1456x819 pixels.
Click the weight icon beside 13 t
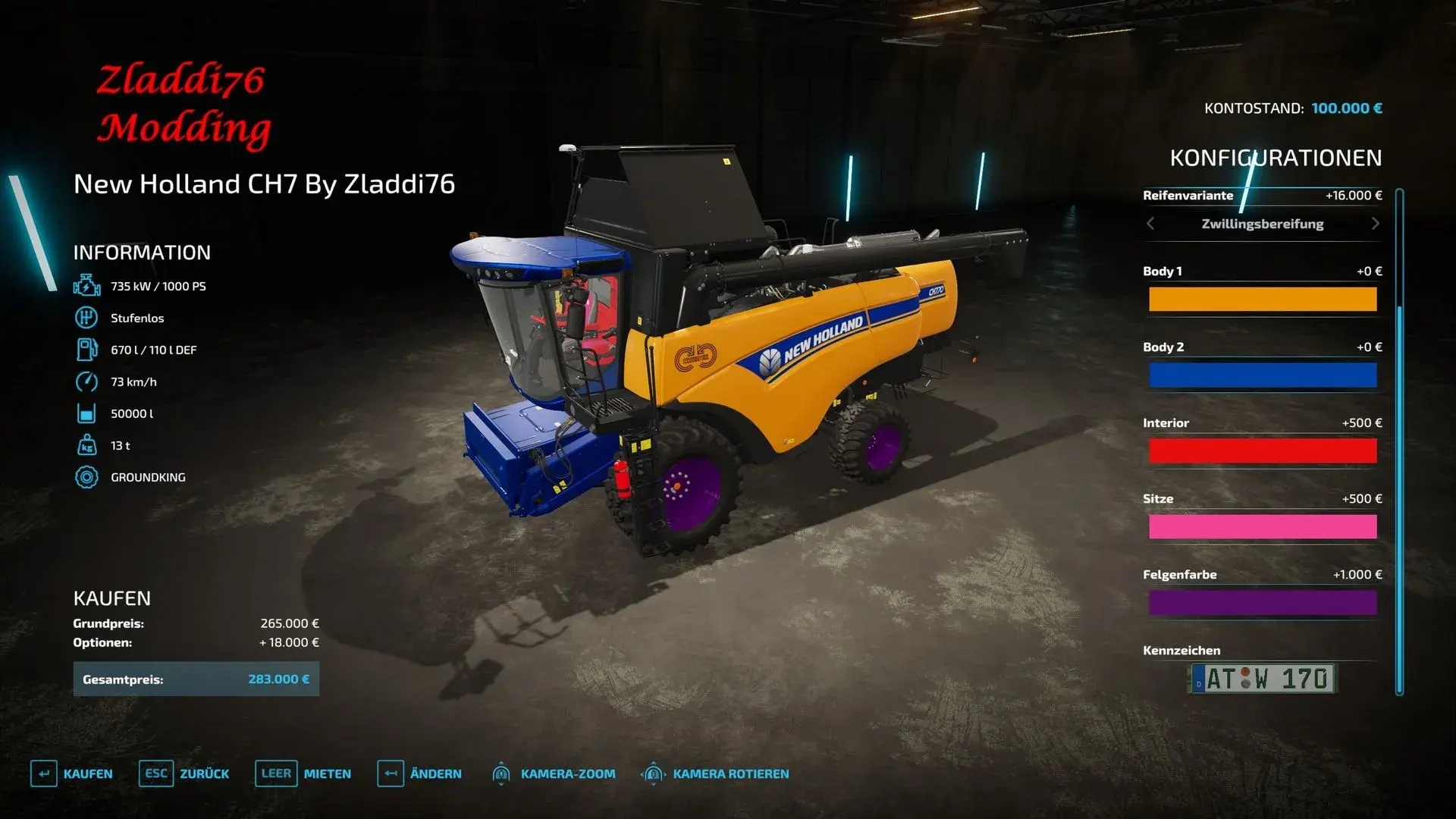(87, 445)
